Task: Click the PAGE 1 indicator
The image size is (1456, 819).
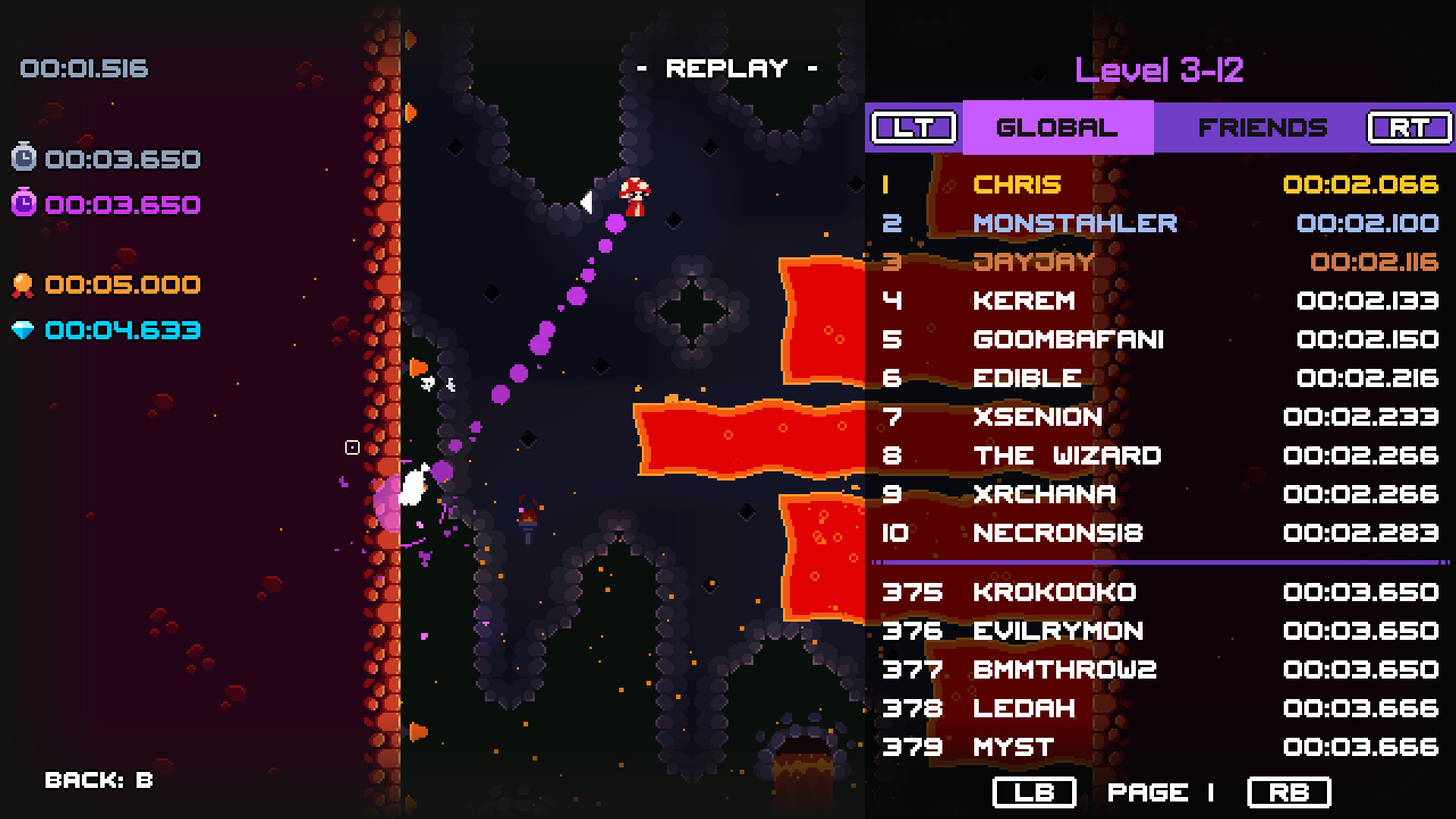Action: point(1160,792)
